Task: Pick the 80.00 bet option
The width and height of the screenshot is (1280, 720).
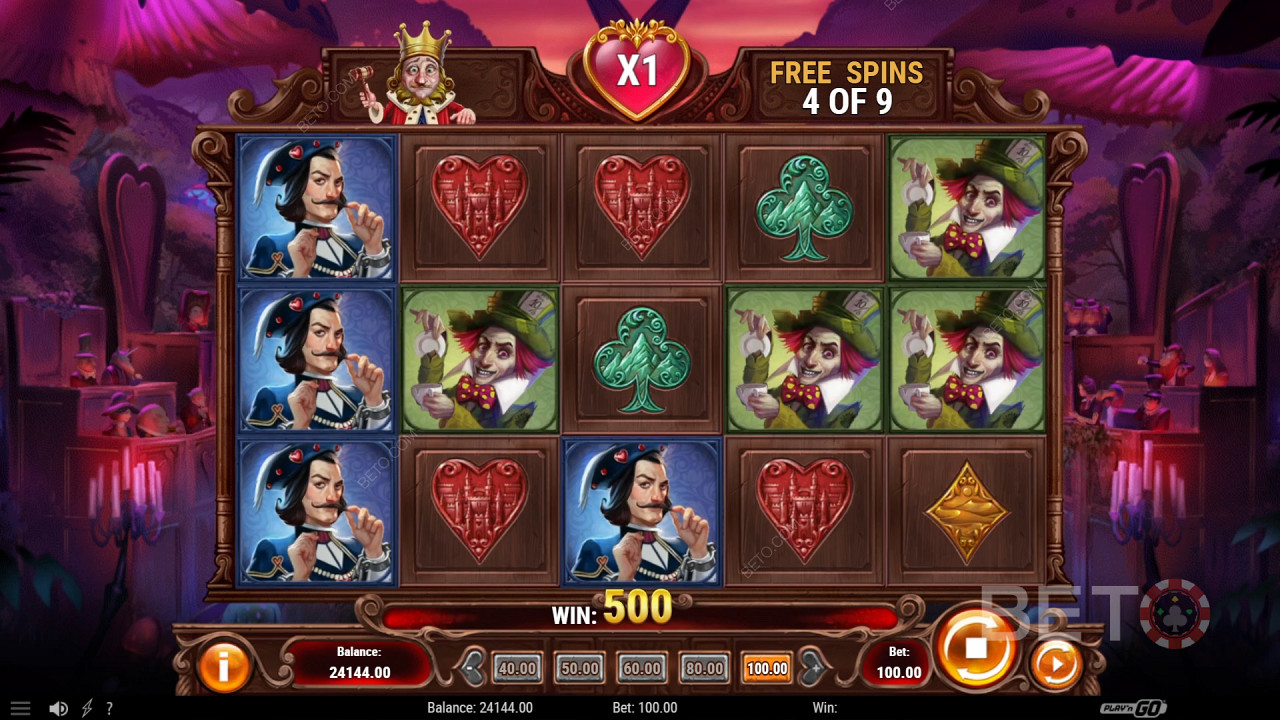Action: click(x=705, y=668)
